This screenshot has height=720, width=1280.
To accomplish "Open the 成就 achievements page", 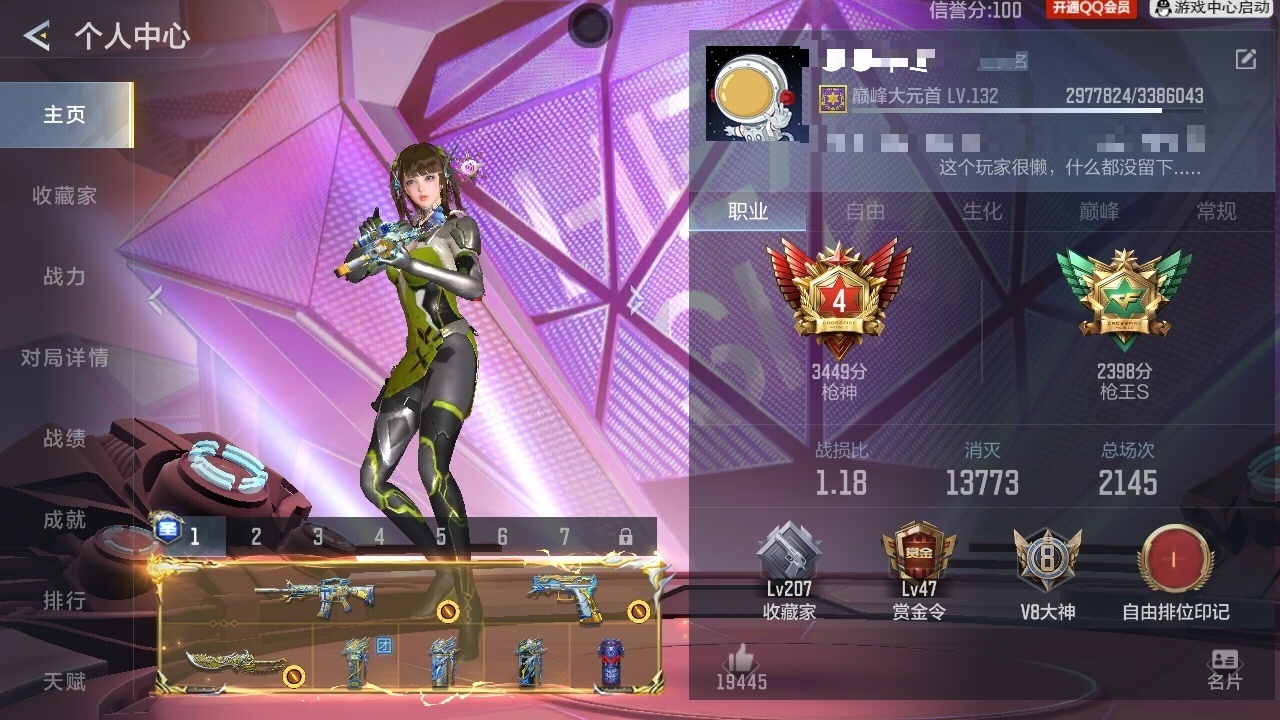I will (65, 520).
